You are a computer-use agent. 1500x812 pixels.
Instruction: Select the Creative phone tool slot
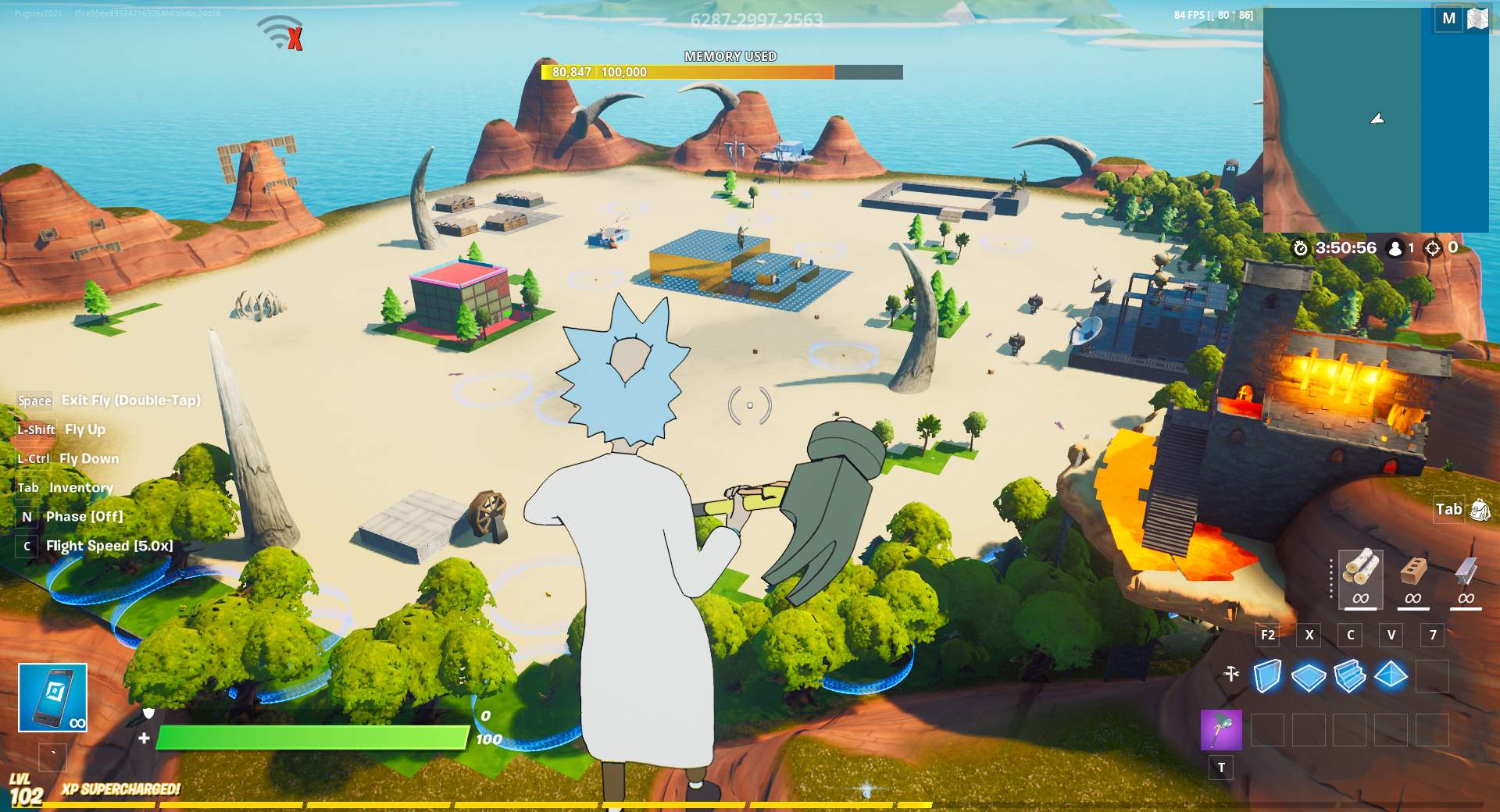point(52,697)
